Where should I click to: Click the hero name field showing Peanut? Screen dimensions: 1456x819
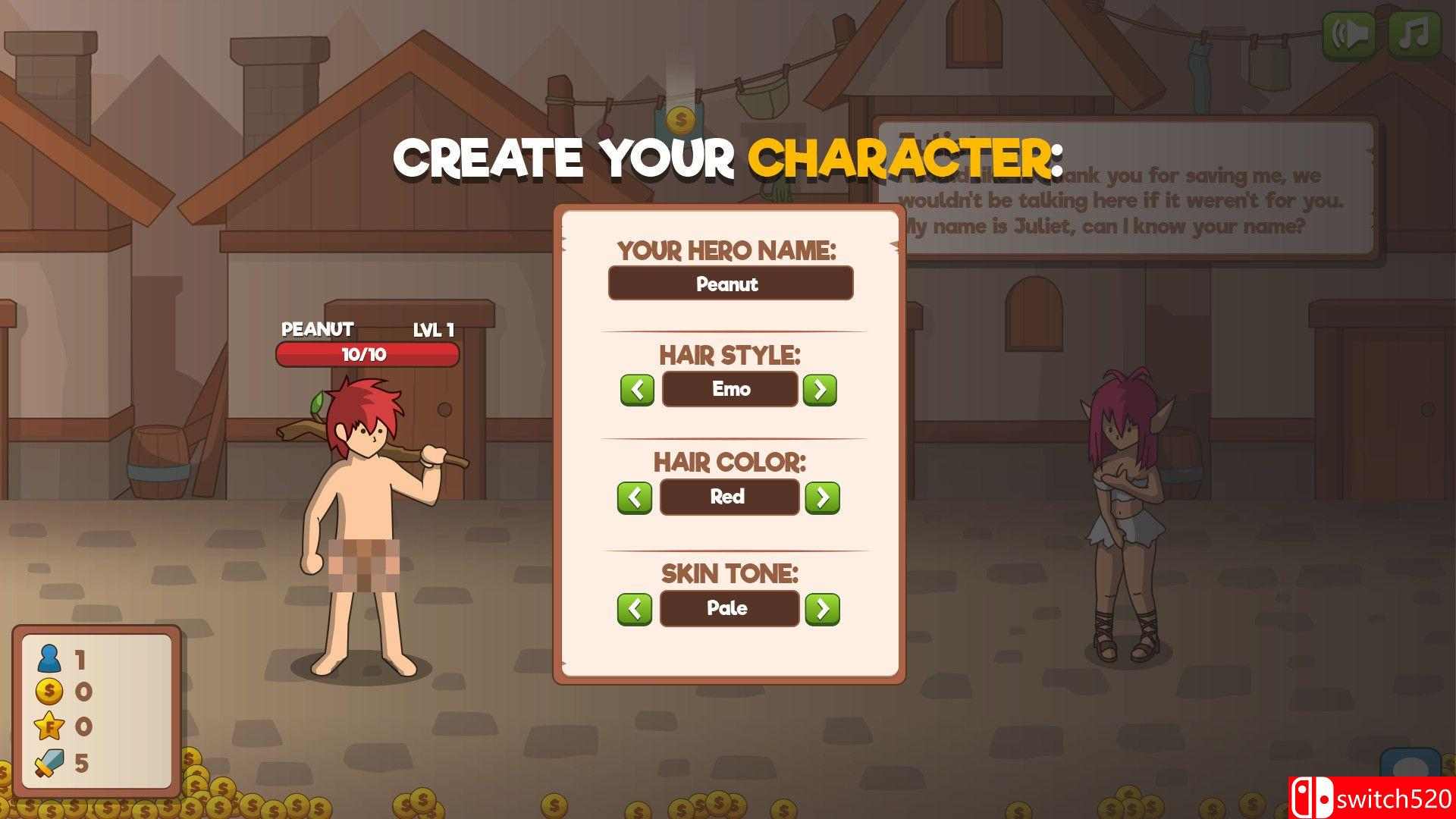(730, 284)
